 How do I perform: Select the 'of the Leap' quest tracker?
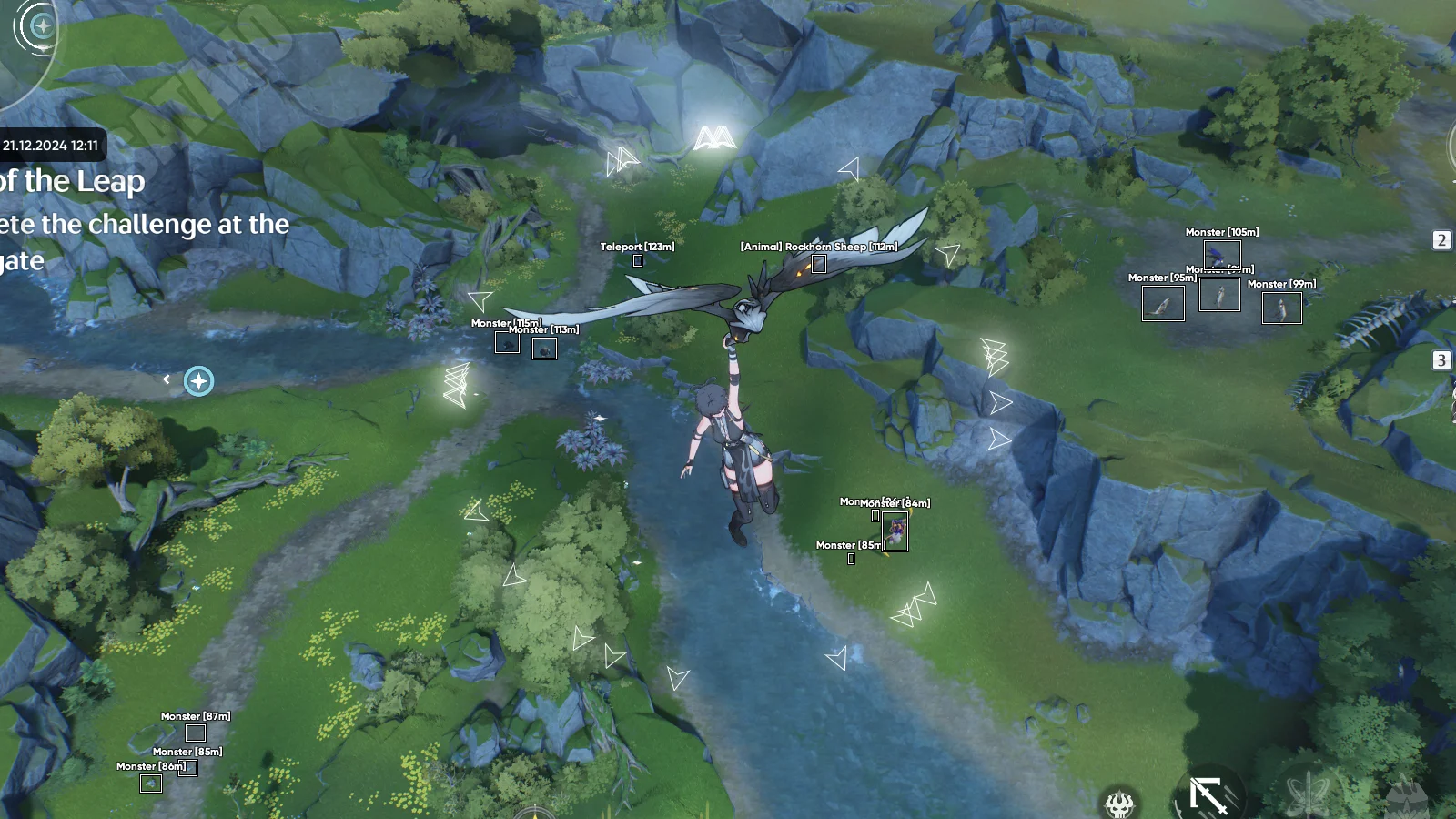73,182
